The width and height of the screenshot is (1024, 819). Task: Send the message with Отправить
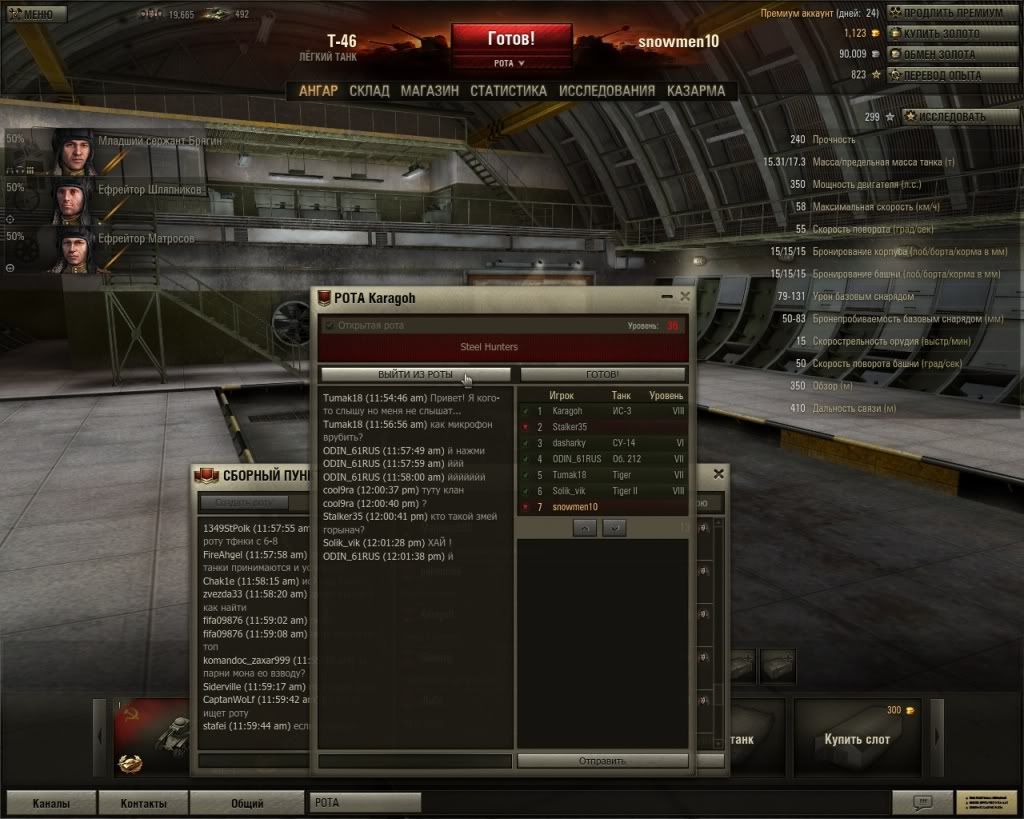coord(602,761)
